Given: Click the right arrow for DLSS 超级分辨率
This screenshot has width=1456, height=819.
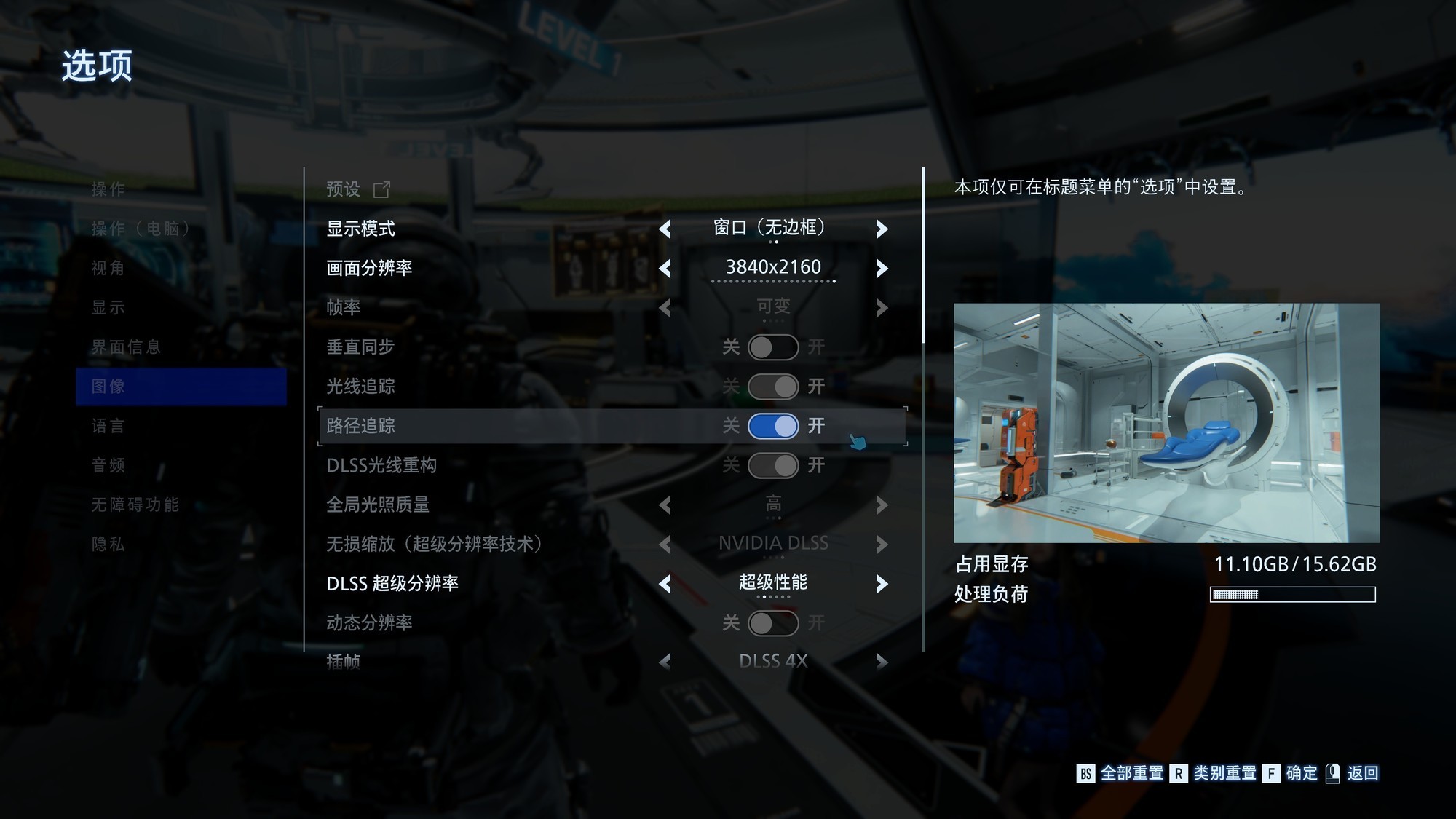Looking at the screenshot, I should click(882, 584).
